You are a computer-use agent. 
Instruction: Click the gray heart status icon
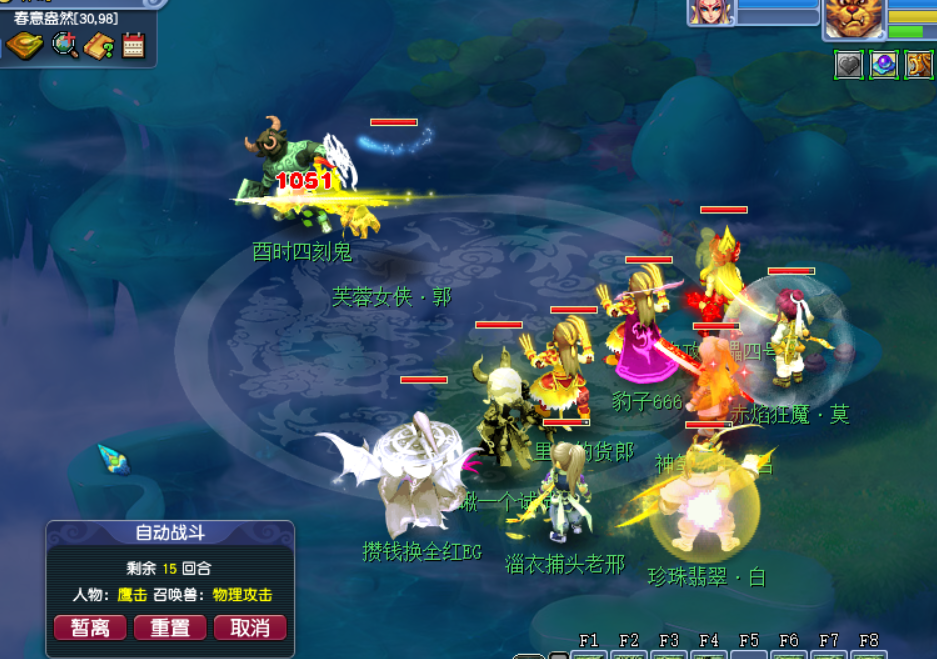(x=849, y=65)
